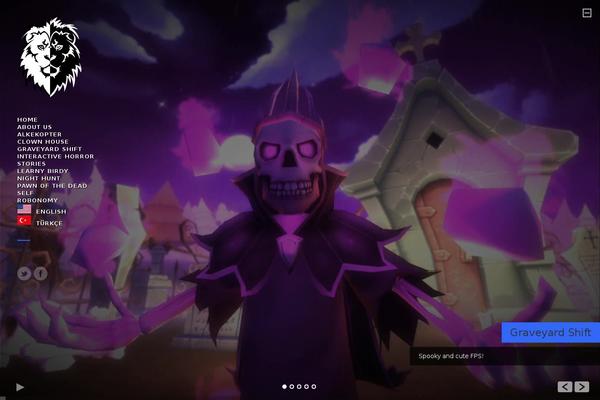Go to the Home page link
The height and width of the screenshot is (400, 600).
(x=27, y=119)
